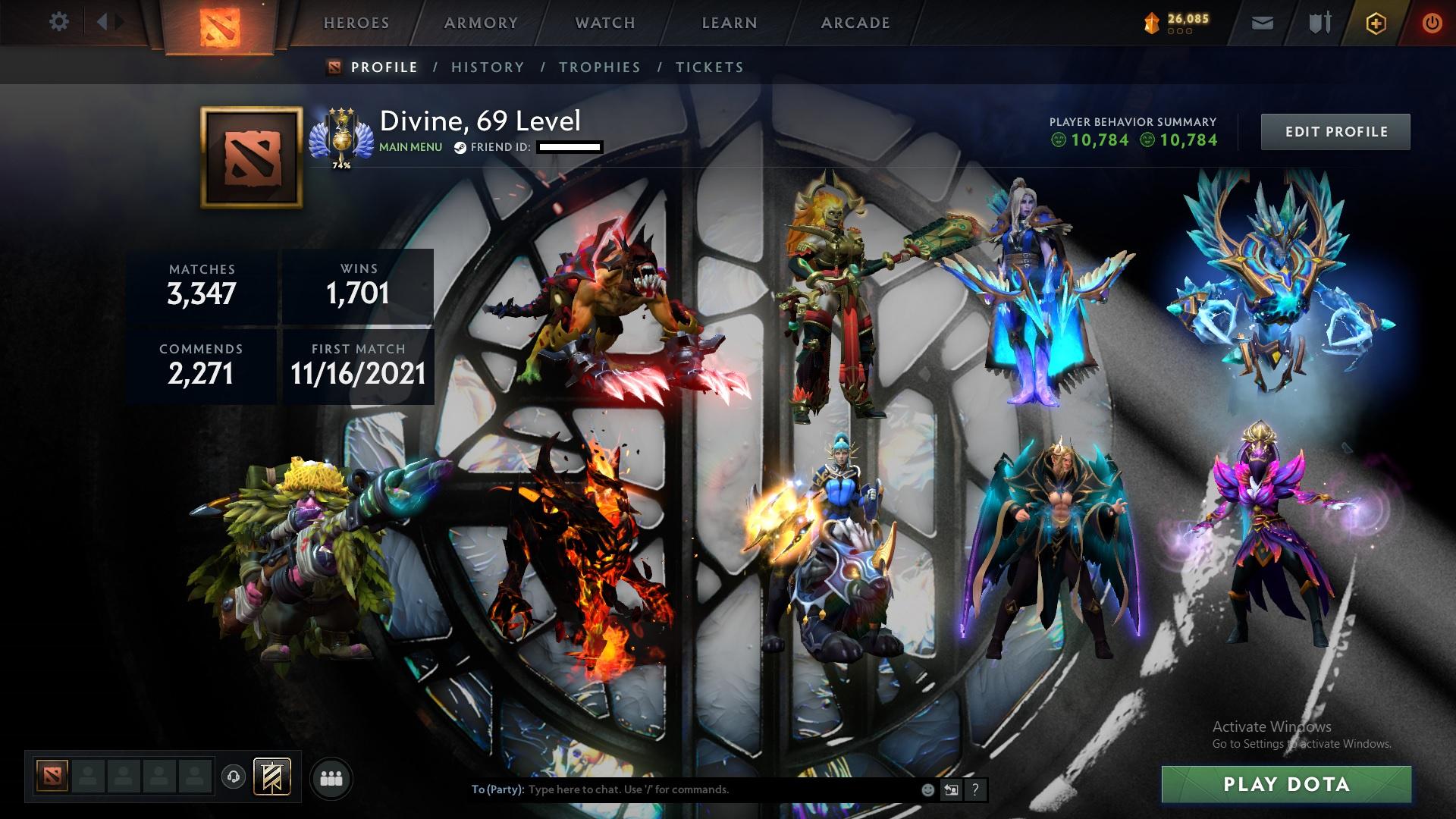Open the settings gear icon
This screenshot has height=819, width=1456.
[x=58, y=22]
